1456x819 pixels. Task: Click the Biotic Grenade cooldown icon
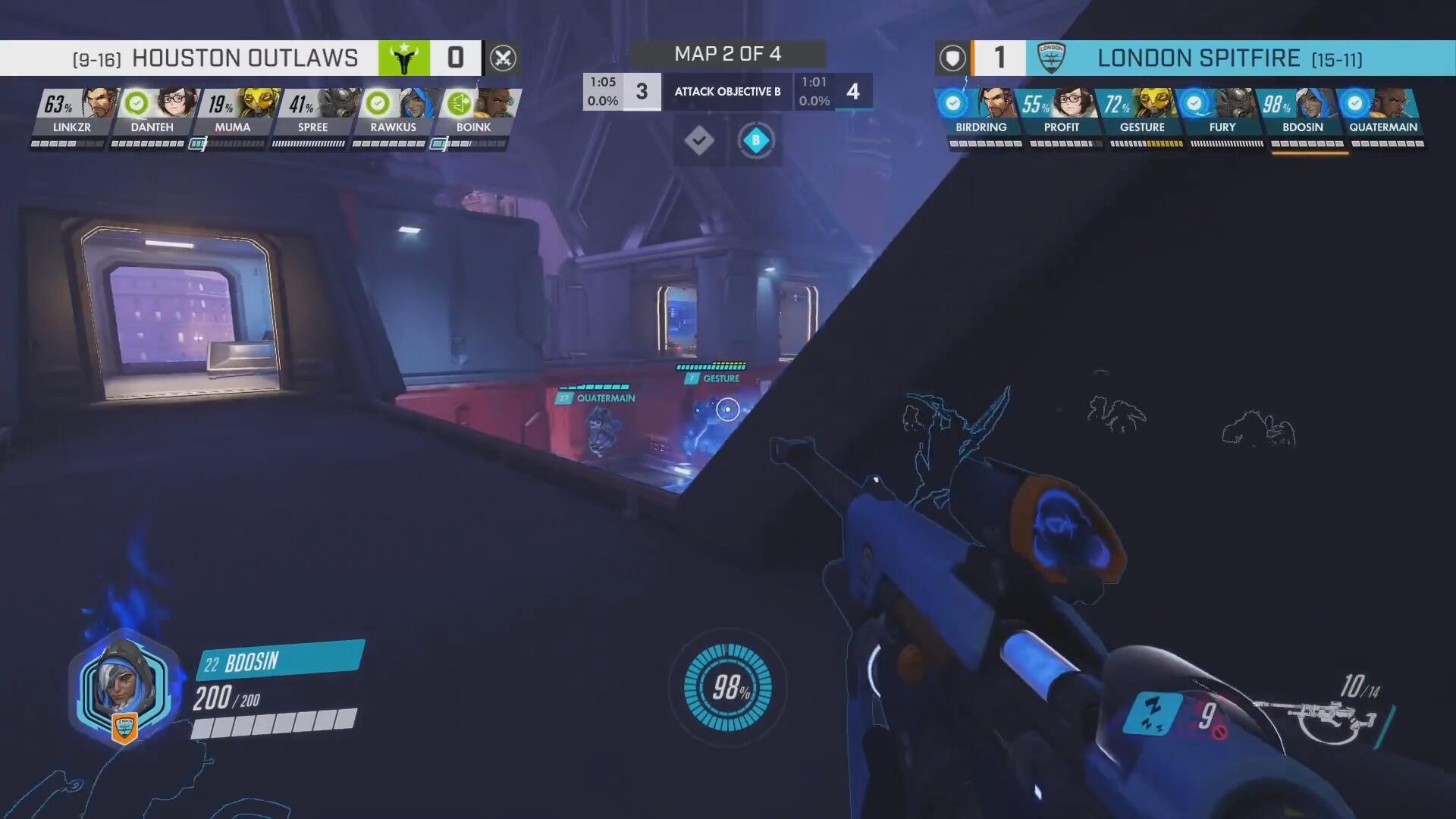pos(1207,715)
